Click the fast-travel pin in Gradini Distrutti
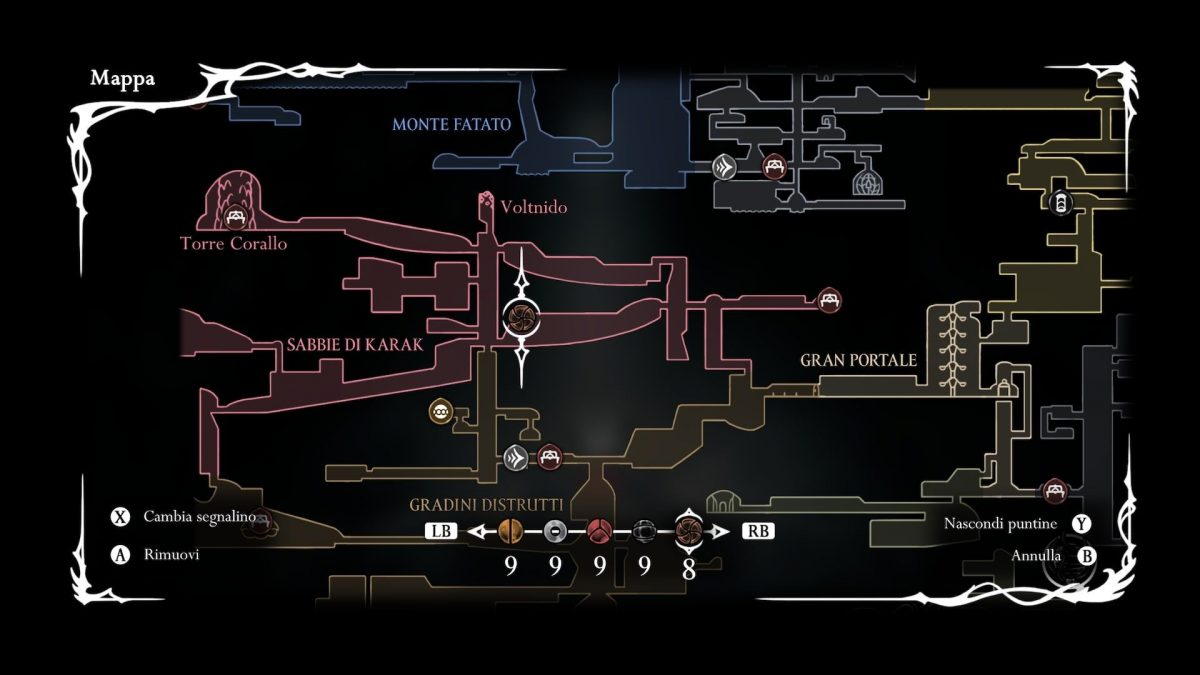Image resolution: width=1200 pixels, height=675 pixels. [516, 458]
